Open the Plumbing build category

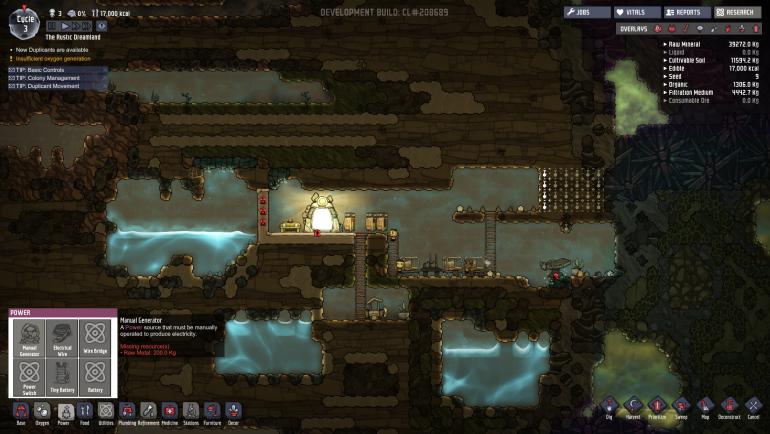click(127, 412)
